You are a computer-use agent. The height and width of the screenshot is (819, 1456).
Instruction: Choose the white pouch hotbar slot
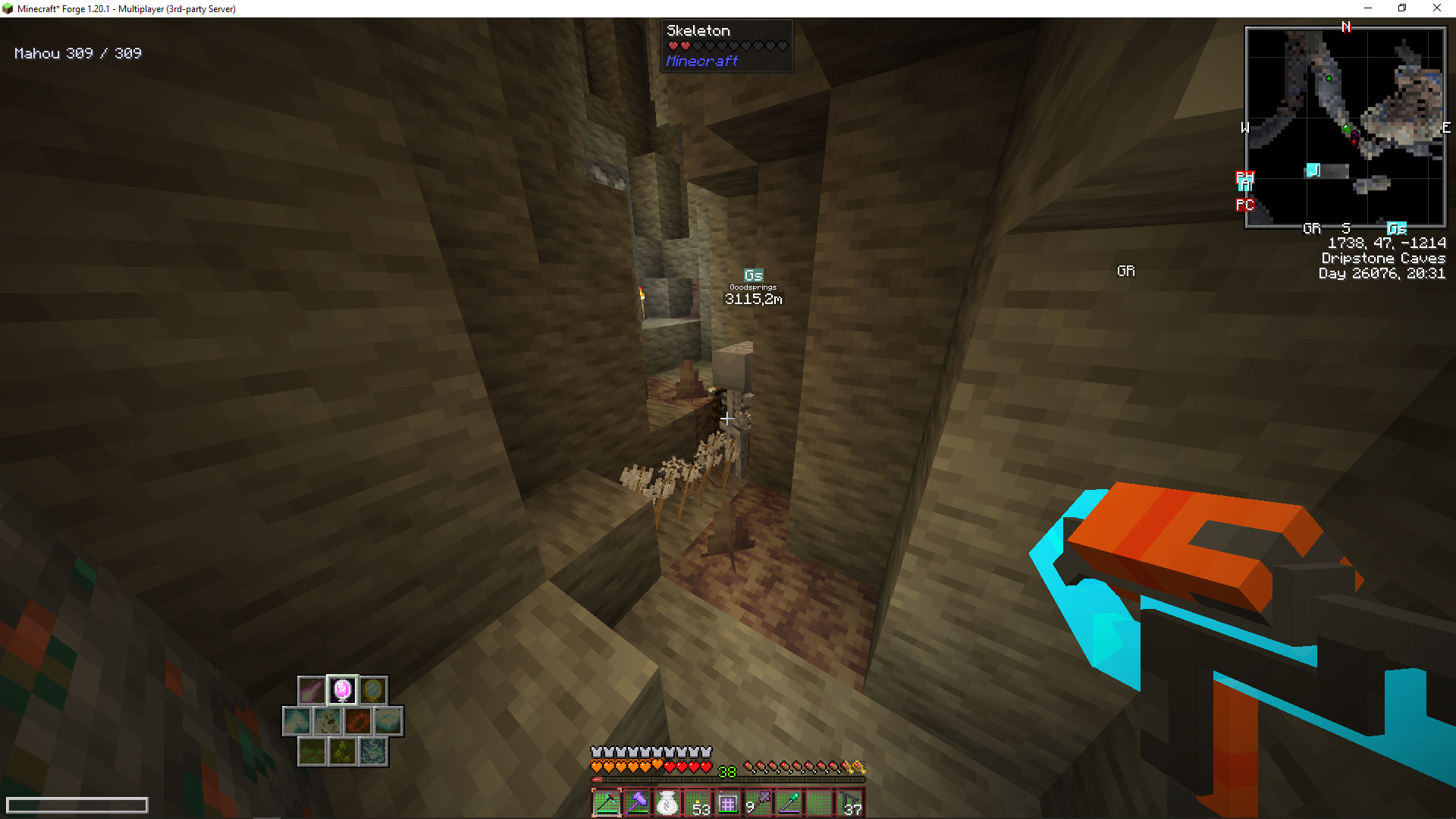pyautogui.click(x=667, y=803)
